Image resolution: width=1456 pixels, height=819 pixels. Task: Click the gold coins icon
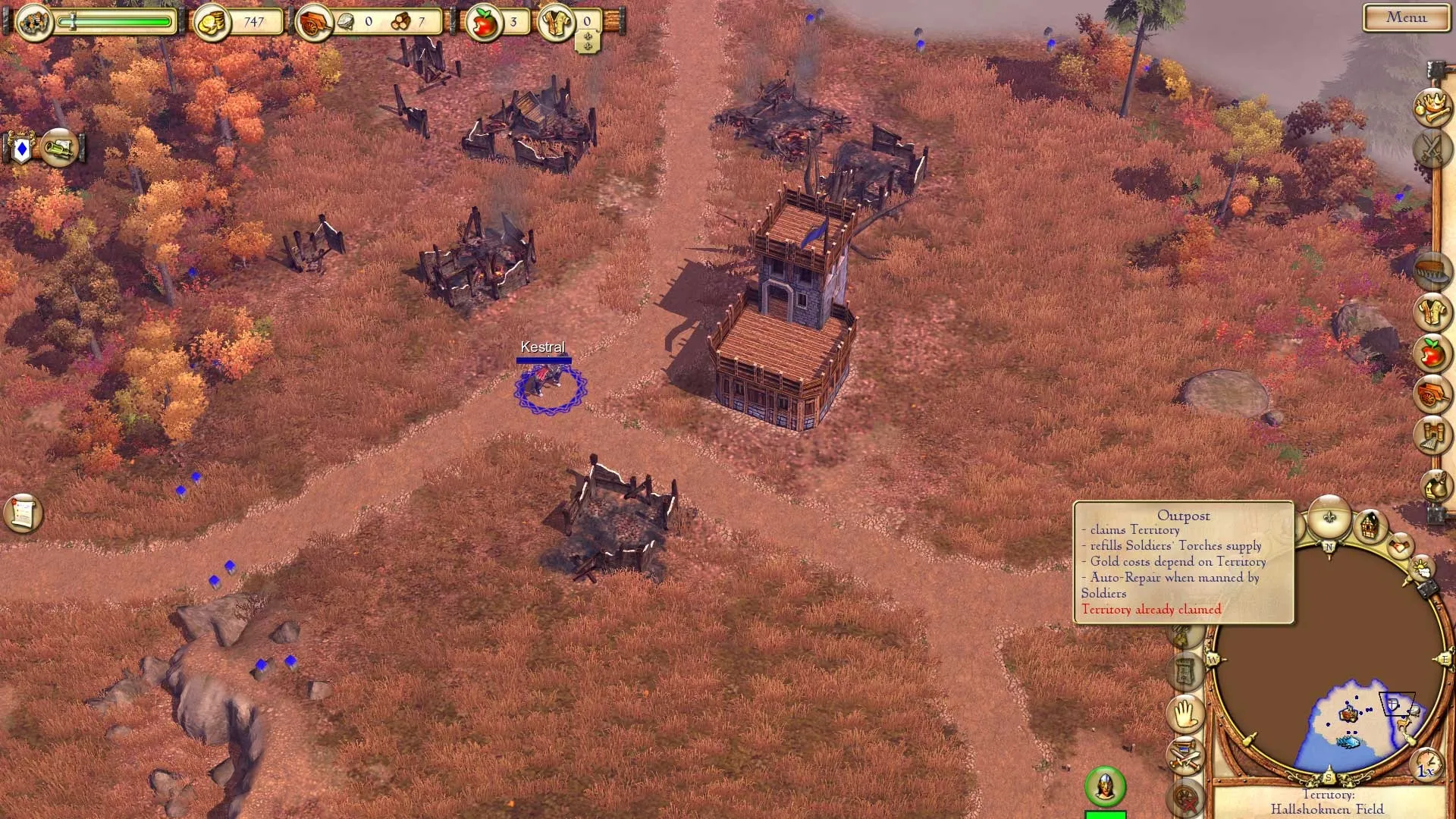pos(212,23)
